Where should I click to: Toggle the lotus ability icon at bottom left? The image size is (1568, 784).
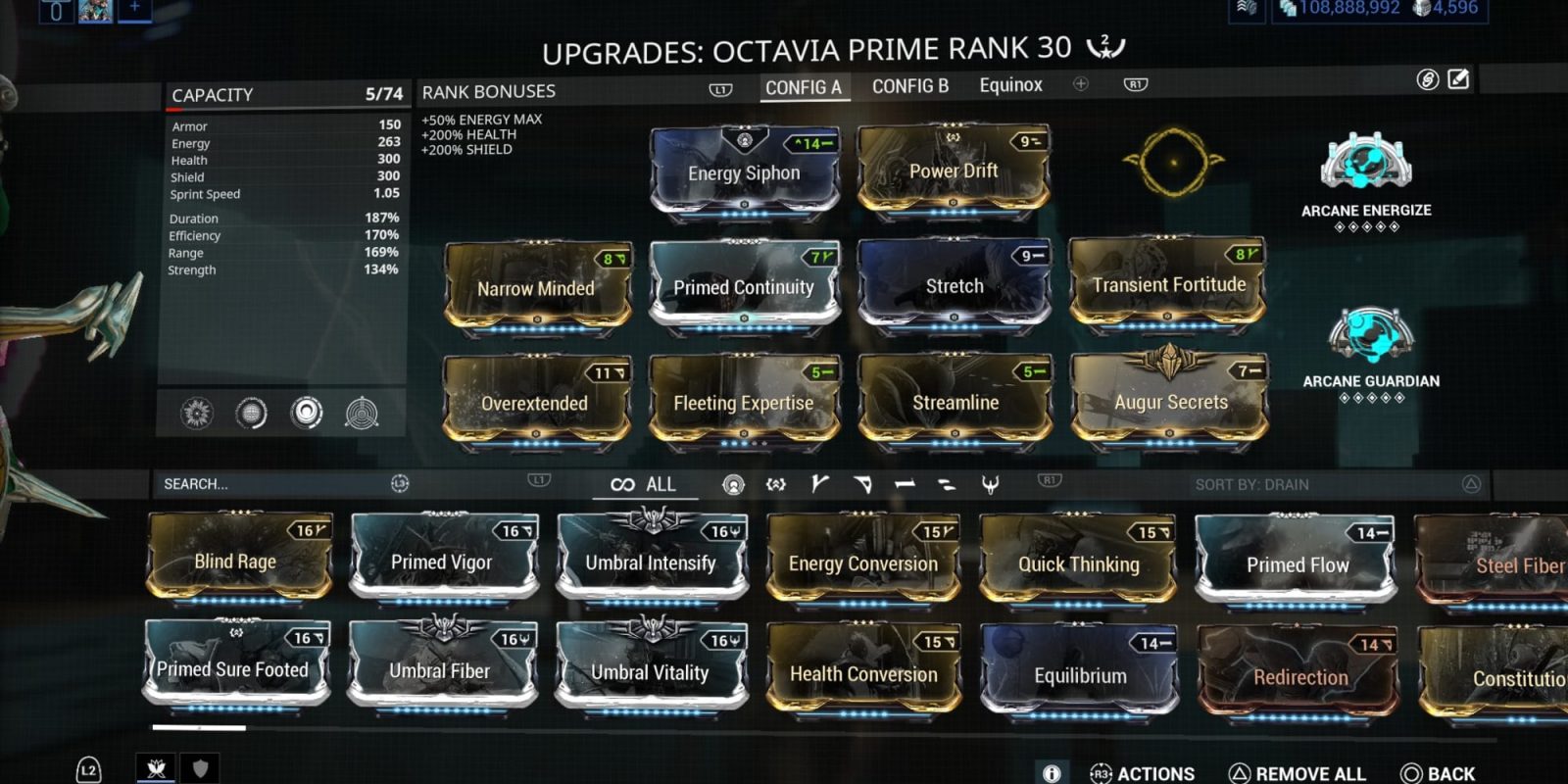(x=156, y=769)
